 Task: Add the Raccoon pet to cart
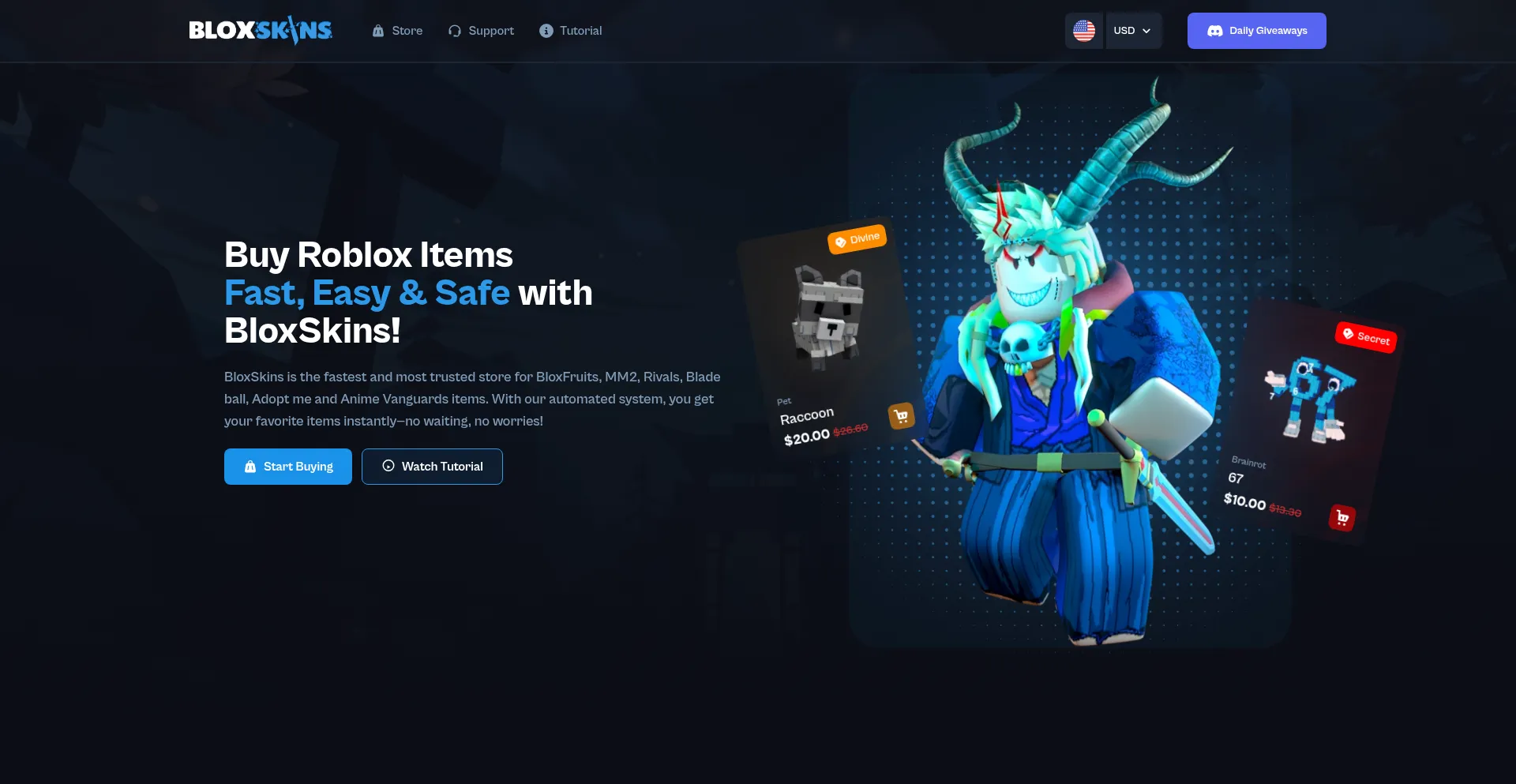click(x=901, y=416)
